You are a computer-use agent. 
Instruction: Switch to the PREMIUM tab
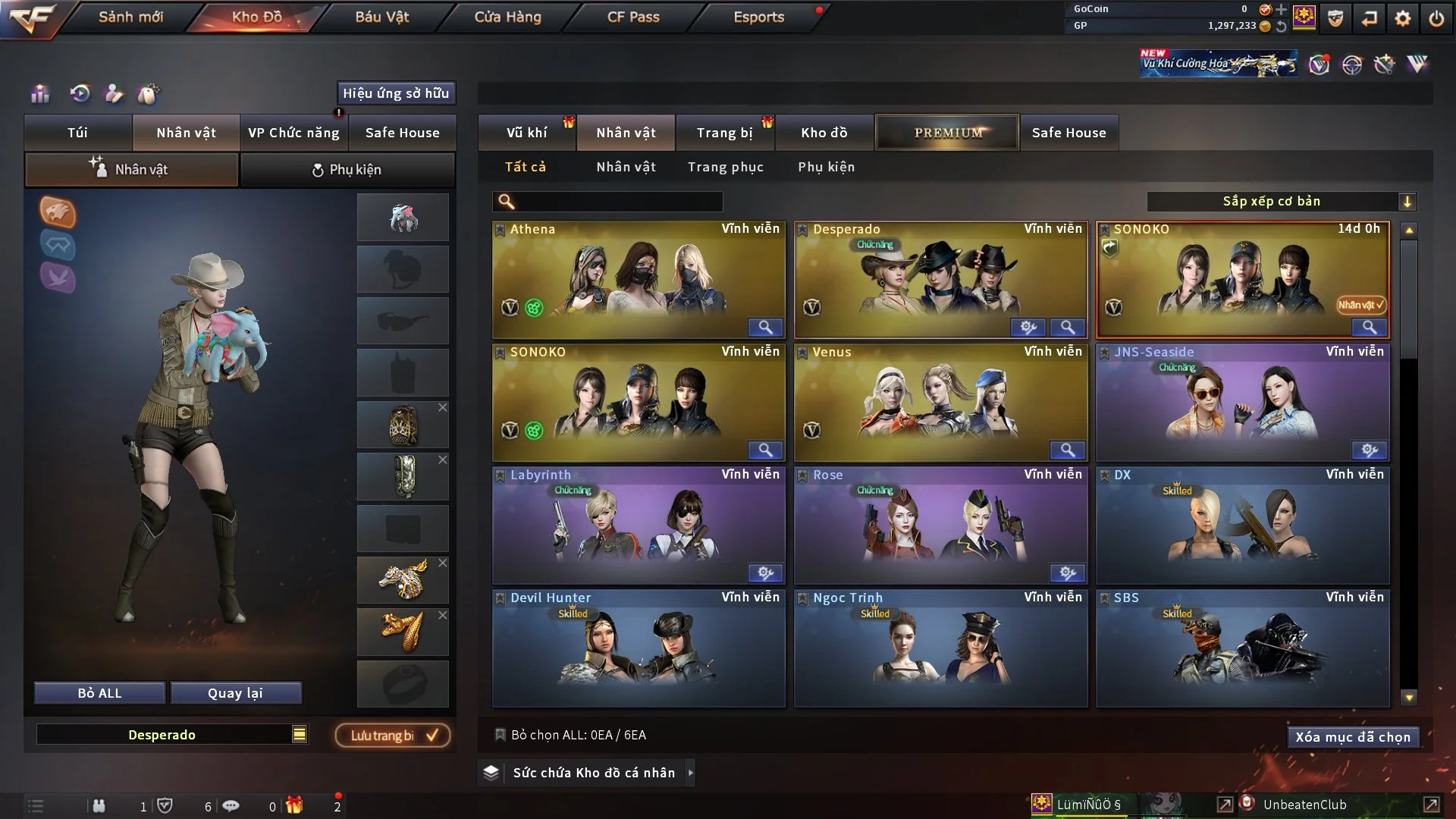pyautogui.click(x=947, y=132)
